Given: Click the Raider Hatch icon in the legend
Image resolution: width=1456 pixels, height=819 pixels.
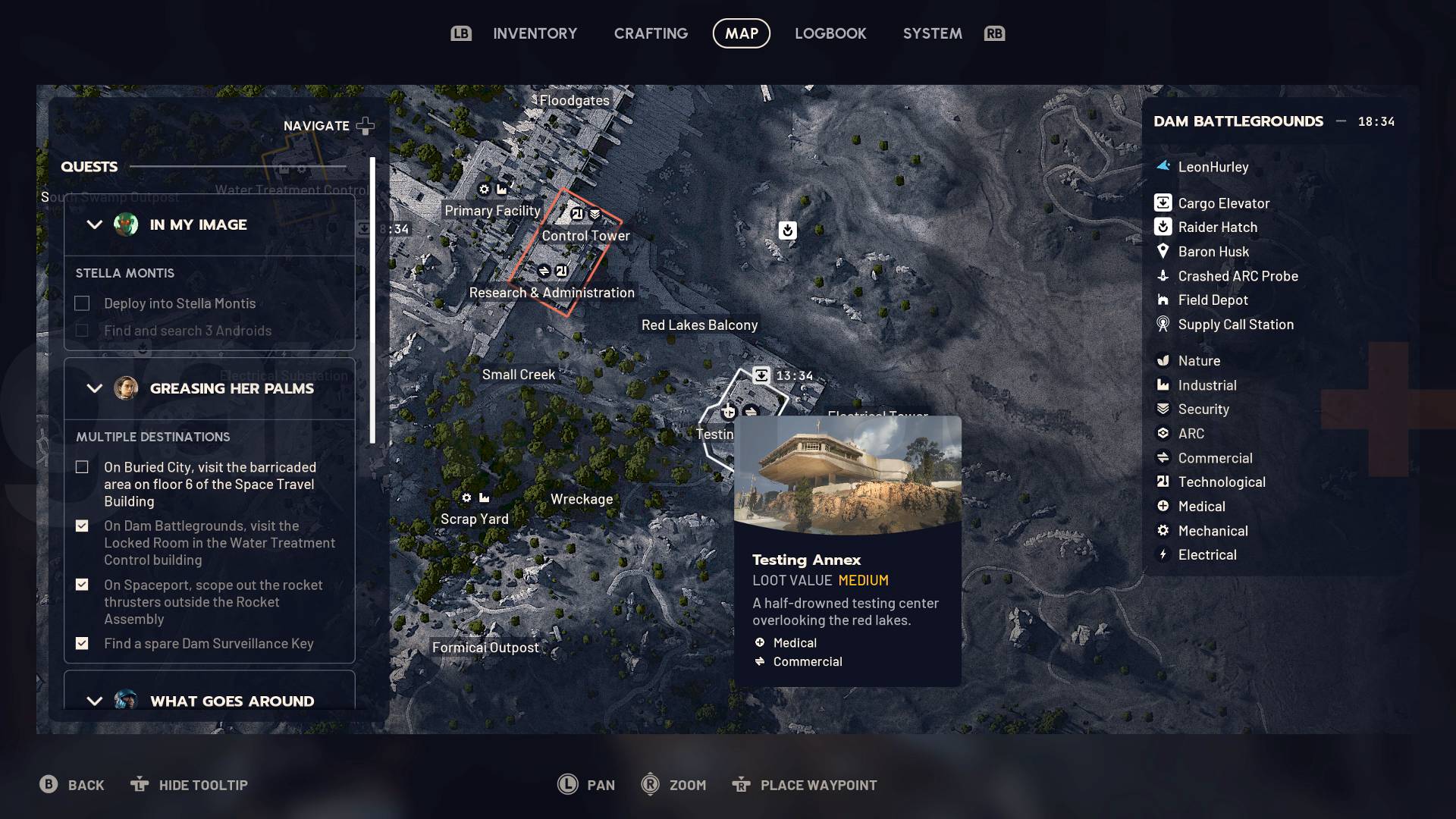Looking at the screenshot, I should click(x=1162, y=227).
